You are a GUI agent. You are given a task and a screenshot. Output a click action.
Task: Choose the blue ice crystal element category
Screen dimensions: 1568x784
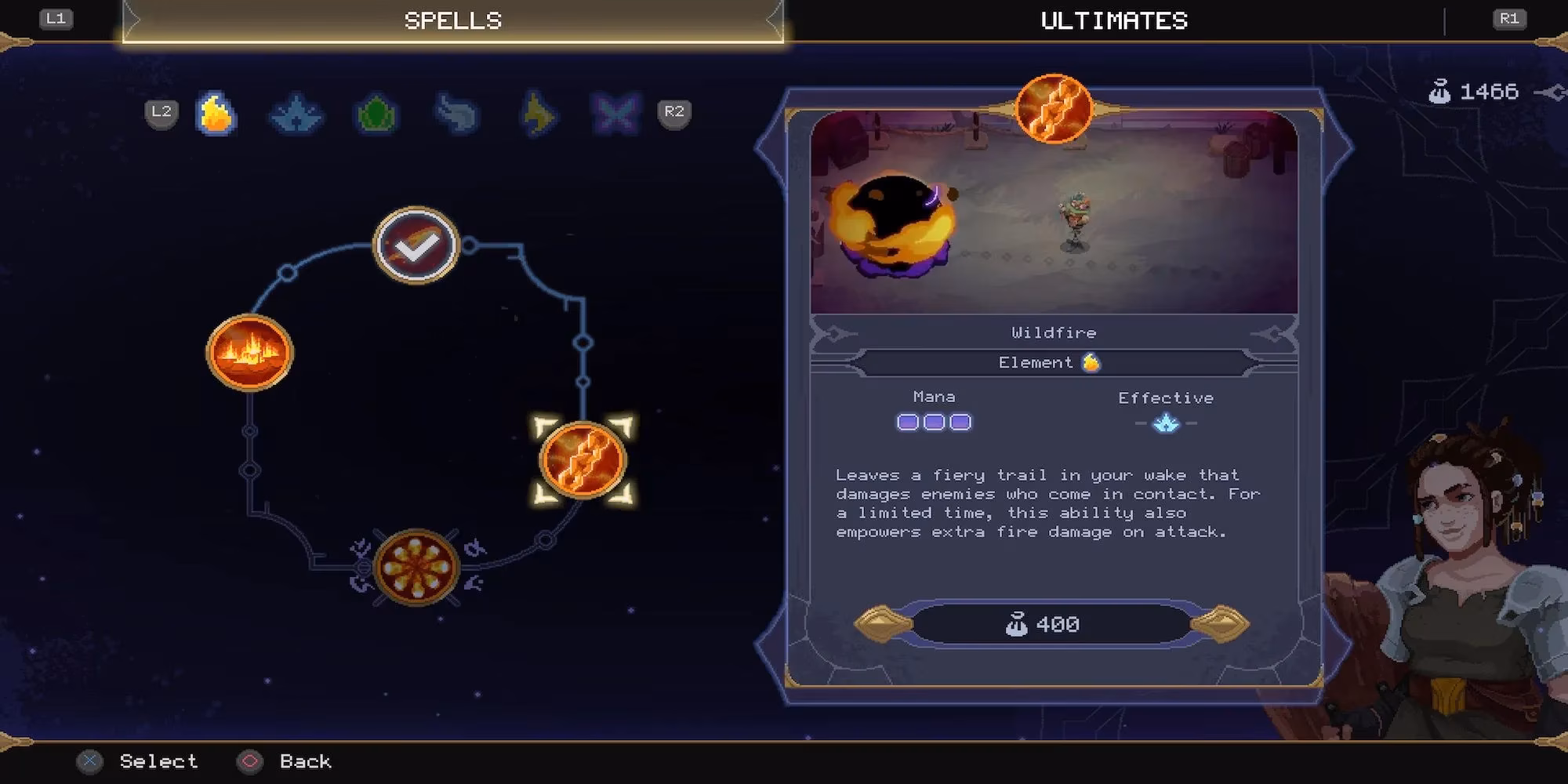(x=296, y=114)
